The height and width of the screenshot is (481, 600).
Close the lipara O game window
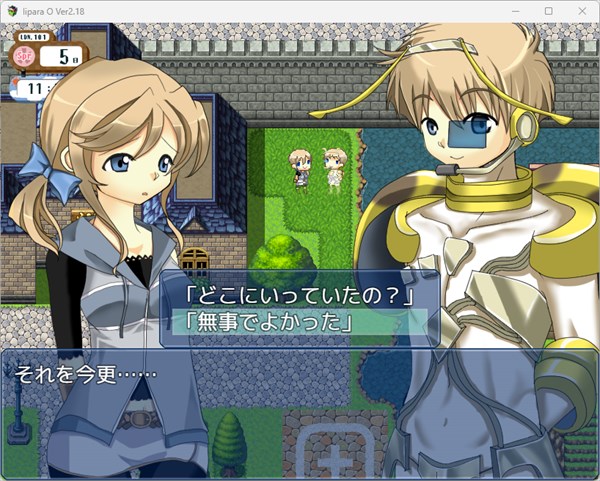[582, 10]
